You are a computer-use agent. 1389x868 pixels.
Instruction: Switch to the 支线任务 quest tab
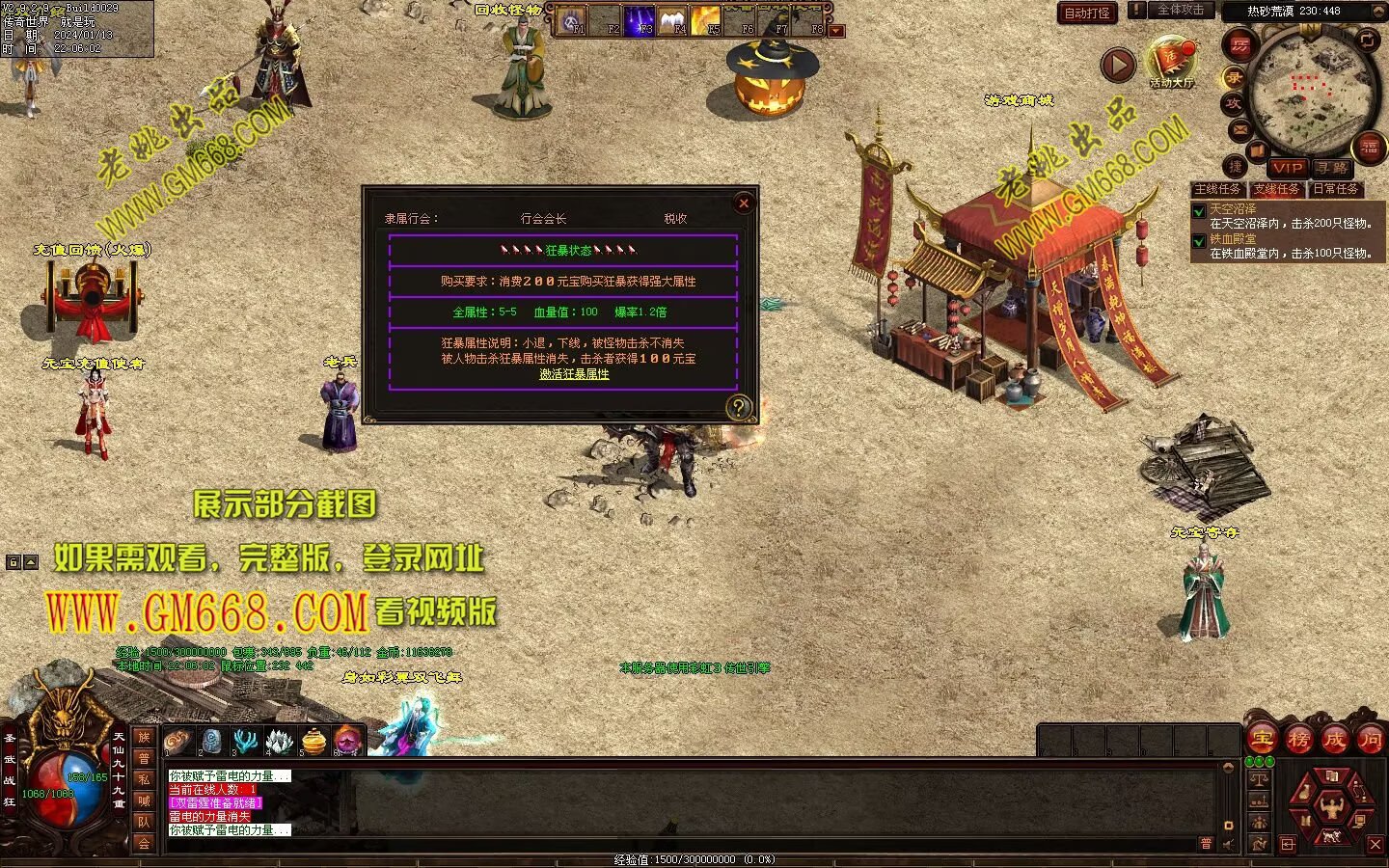1277,189
